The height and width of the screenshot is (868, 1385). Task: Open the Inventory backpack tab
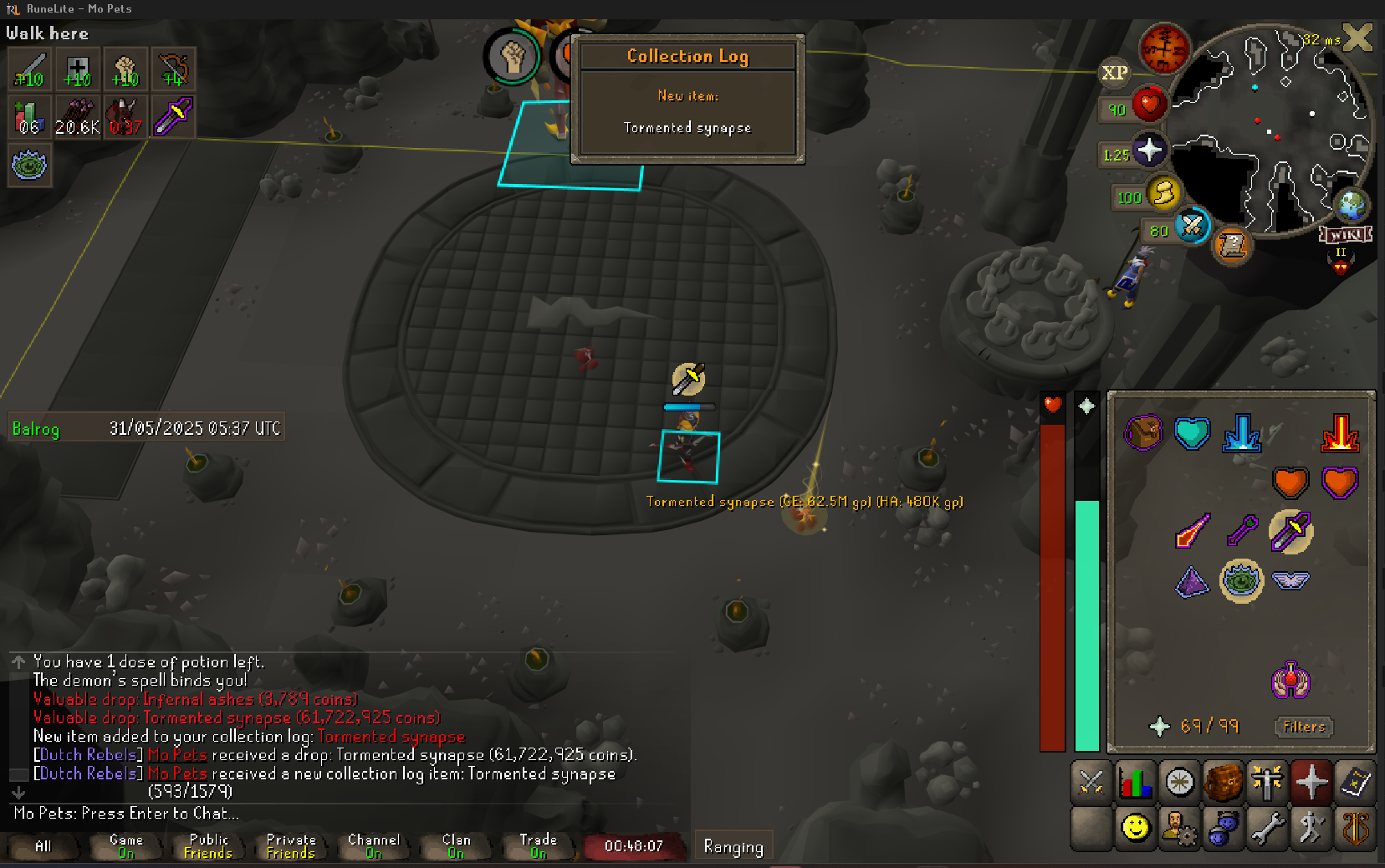tap(1224, 783)
